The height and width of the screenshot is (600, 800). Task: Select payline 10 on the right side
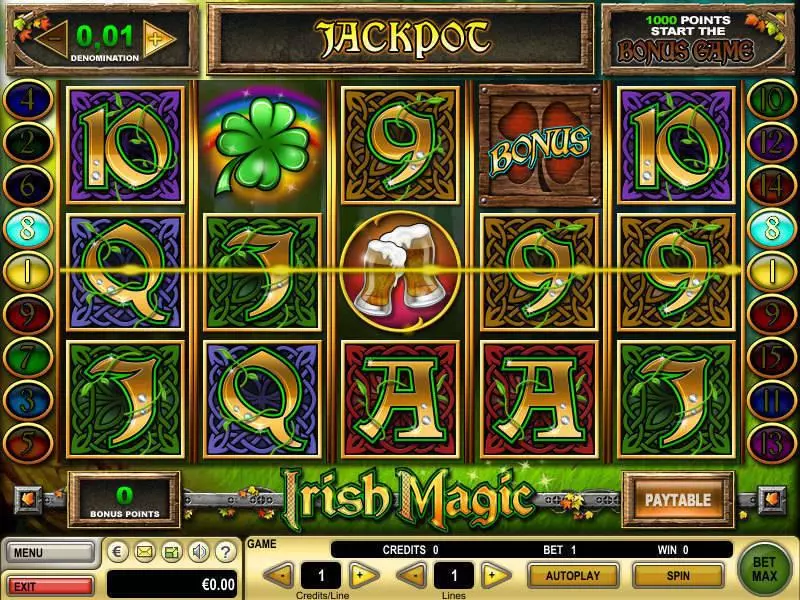(771, 101)
